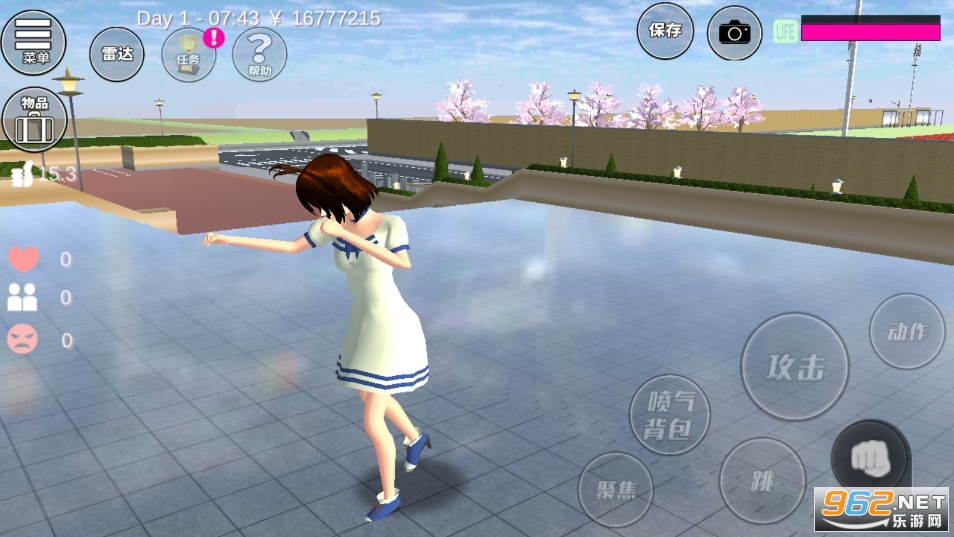Image resolution: width=954 pixels, height=537 pixels.
Task: Select the fist weapon button
Action: [869, 458]
